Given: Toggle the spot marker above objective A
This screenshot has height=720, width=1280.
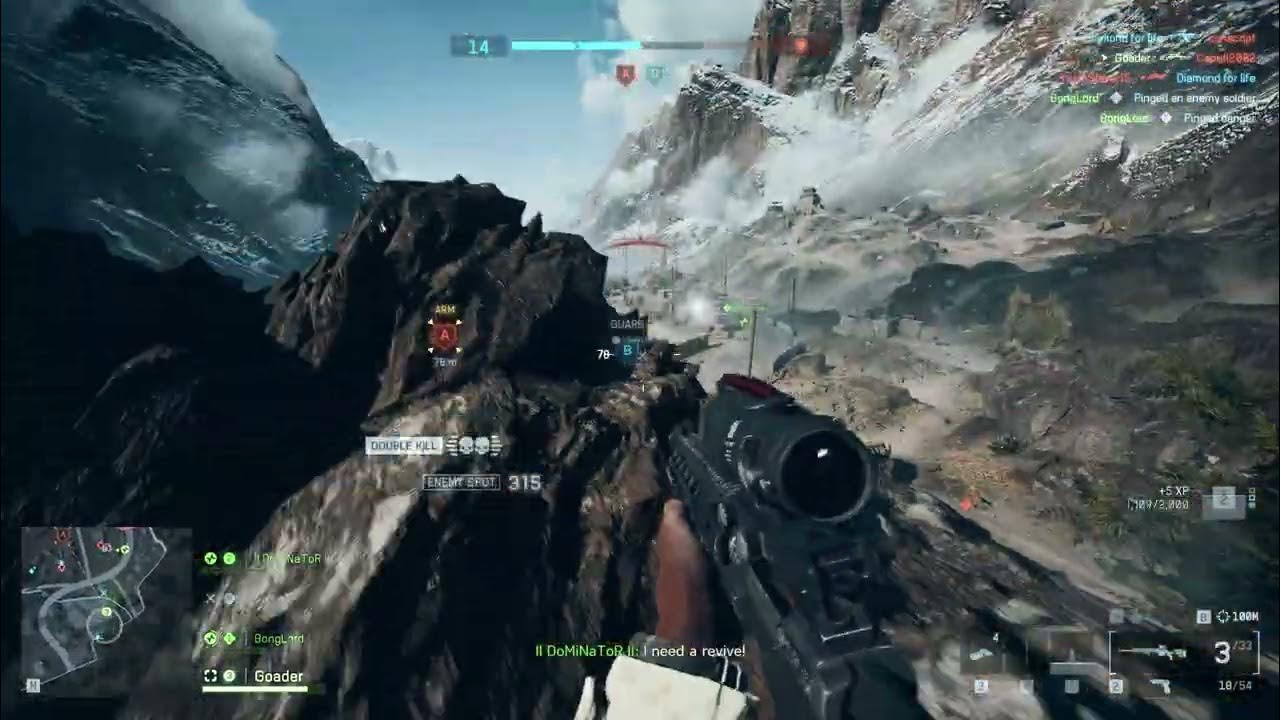Looking at the screenshot, I should (444, 309).
